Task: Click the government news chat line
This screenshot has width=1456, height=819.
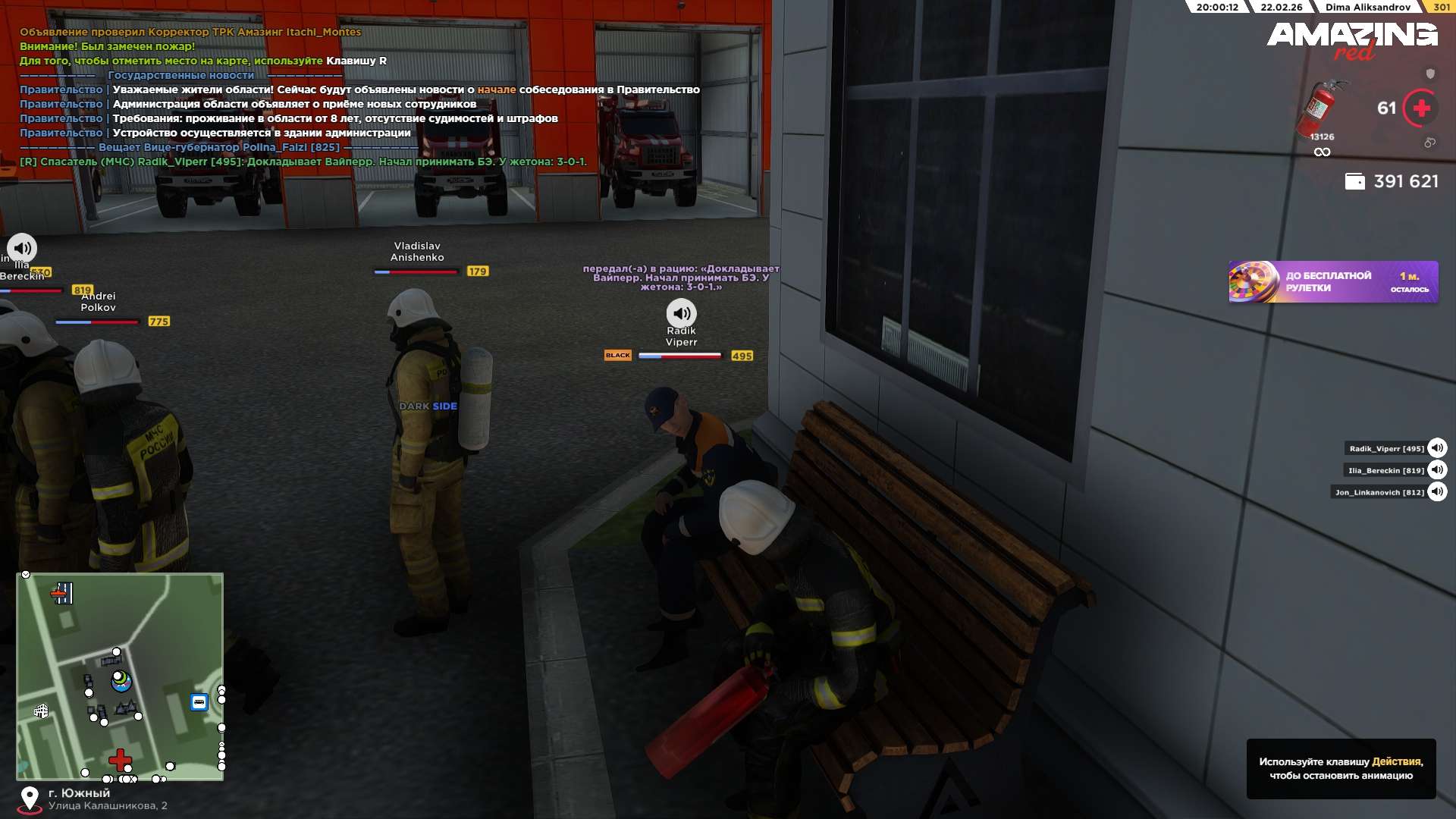Action: (x=180, y=75)
